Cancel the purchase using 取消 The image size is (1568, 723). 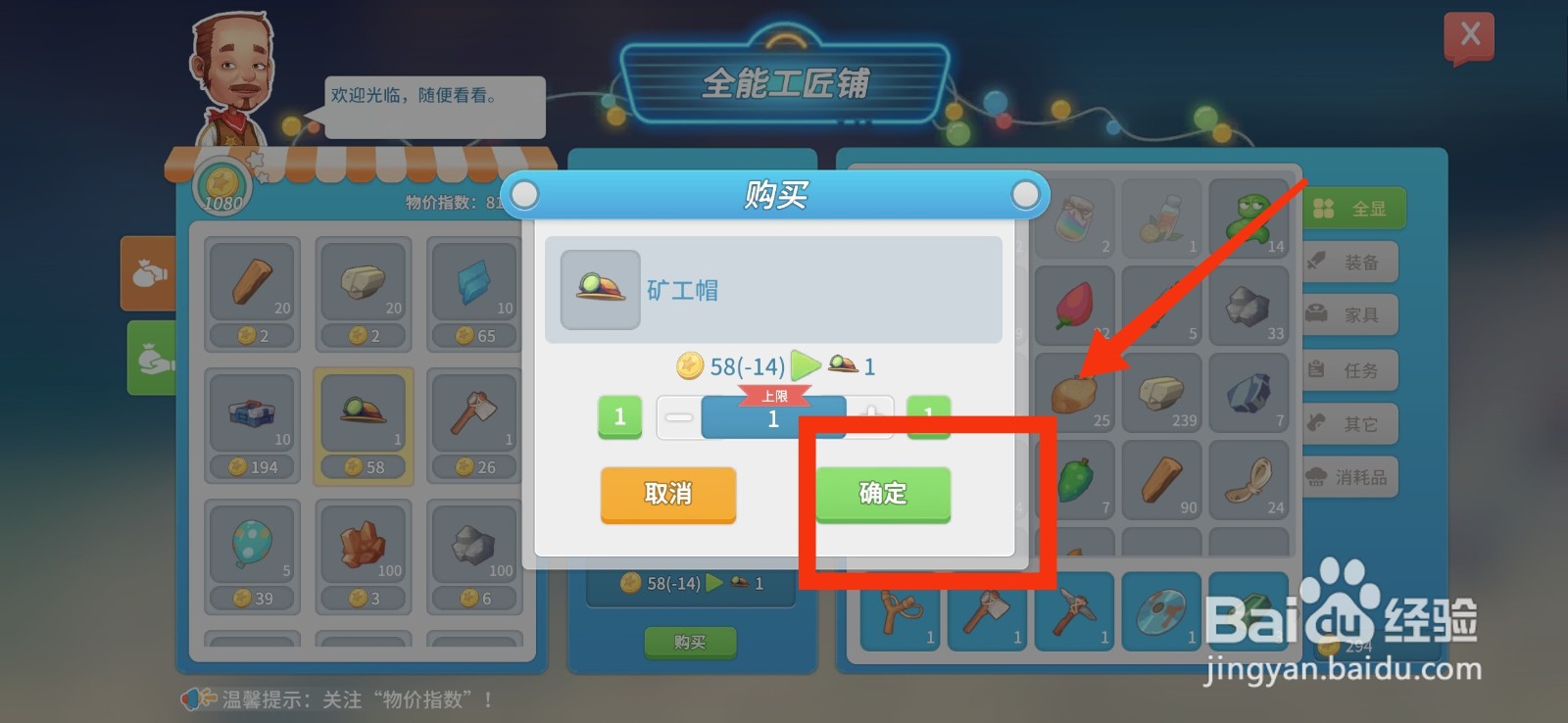(x=667, y=495)
